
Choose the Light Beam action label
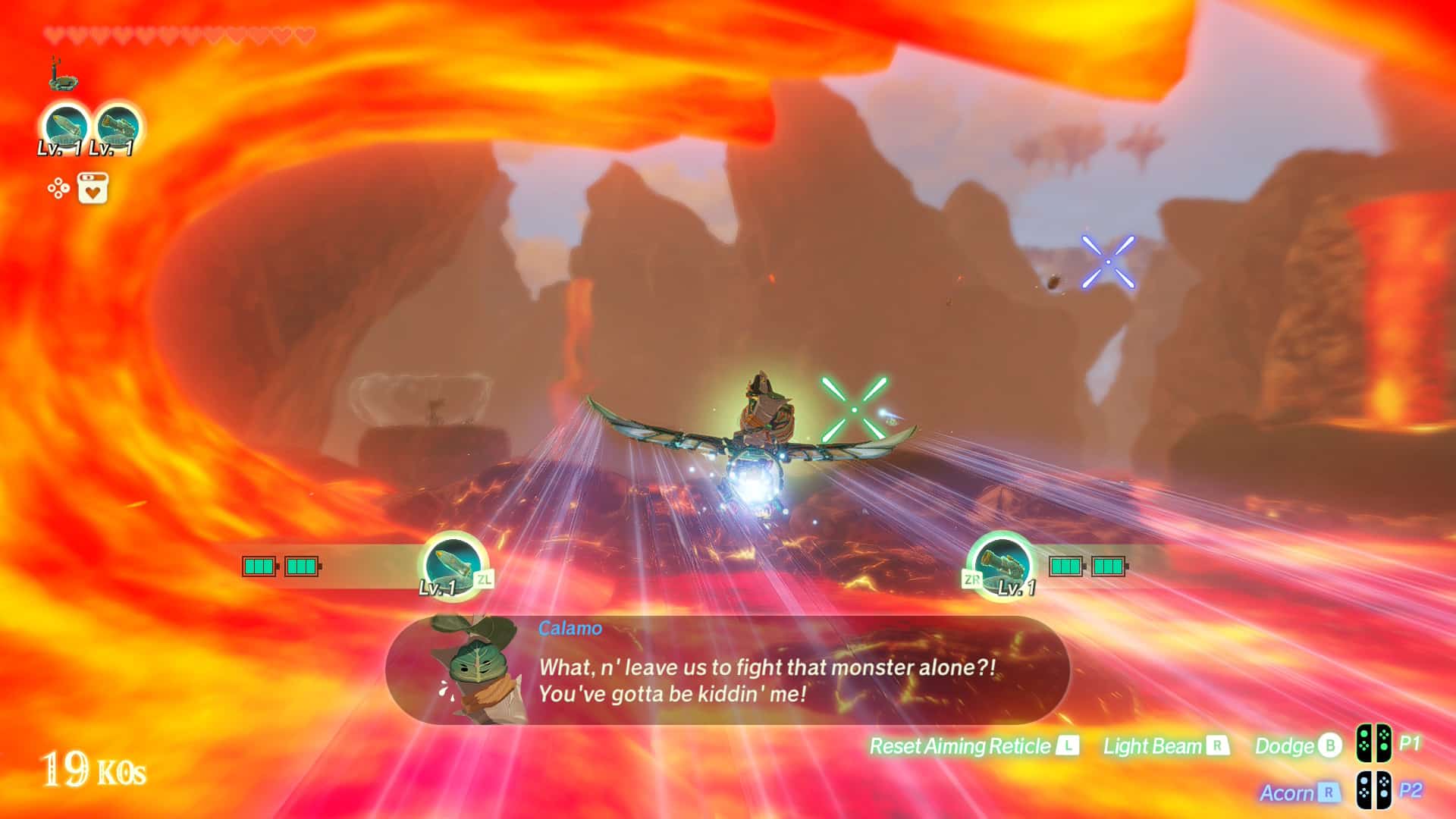1152,746
